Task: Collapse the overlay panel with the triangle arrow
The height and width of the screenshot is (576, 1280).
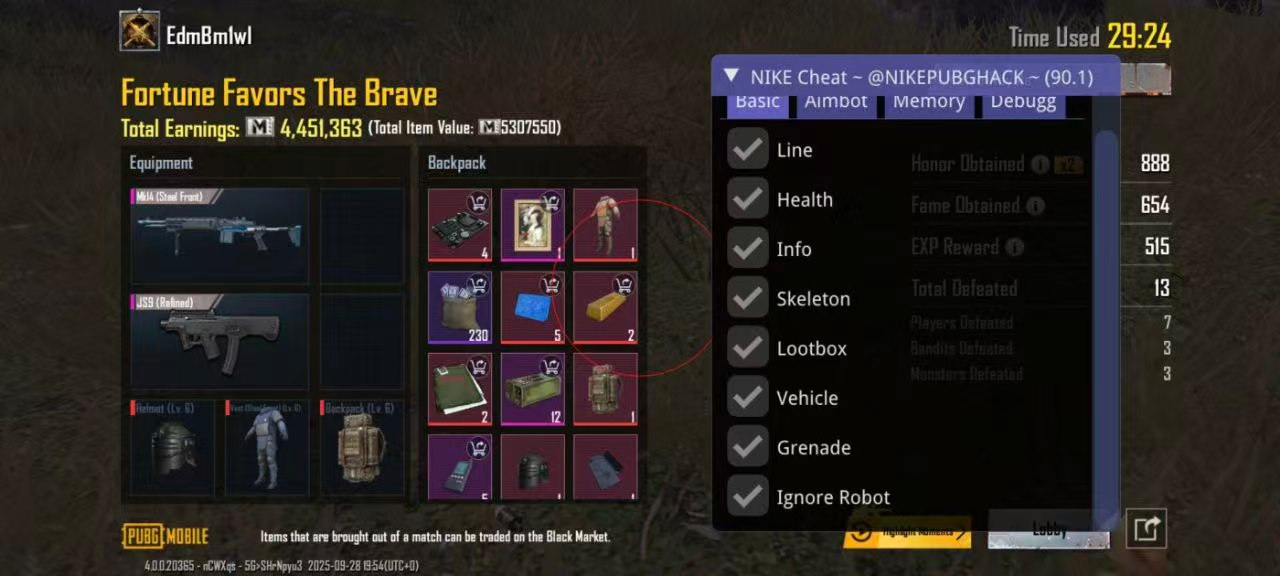Action: click(731, 76)
